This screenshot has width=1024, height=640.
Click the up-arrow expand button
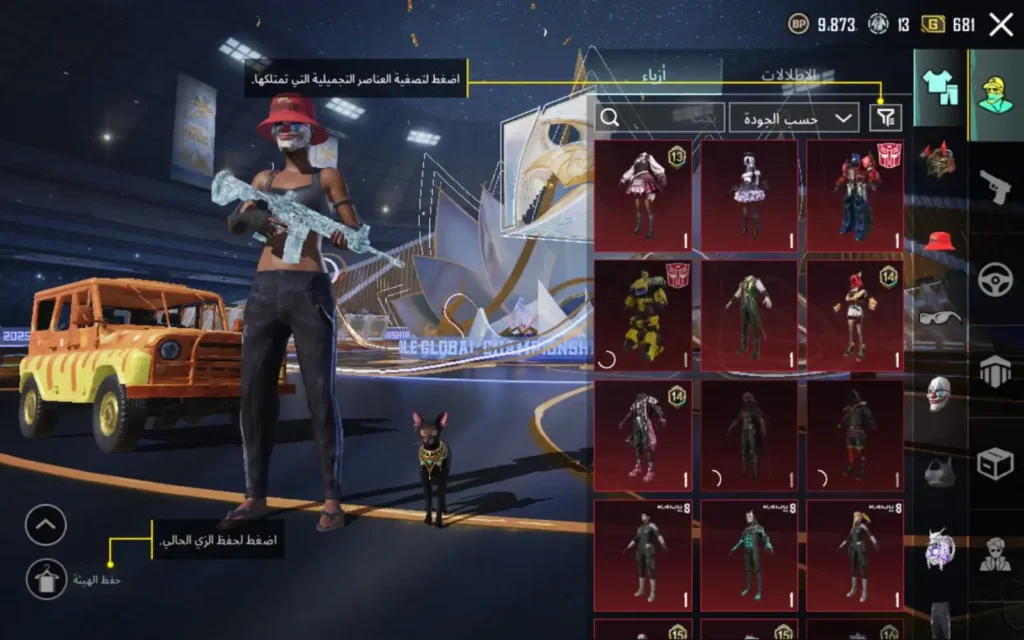(45, 525)
